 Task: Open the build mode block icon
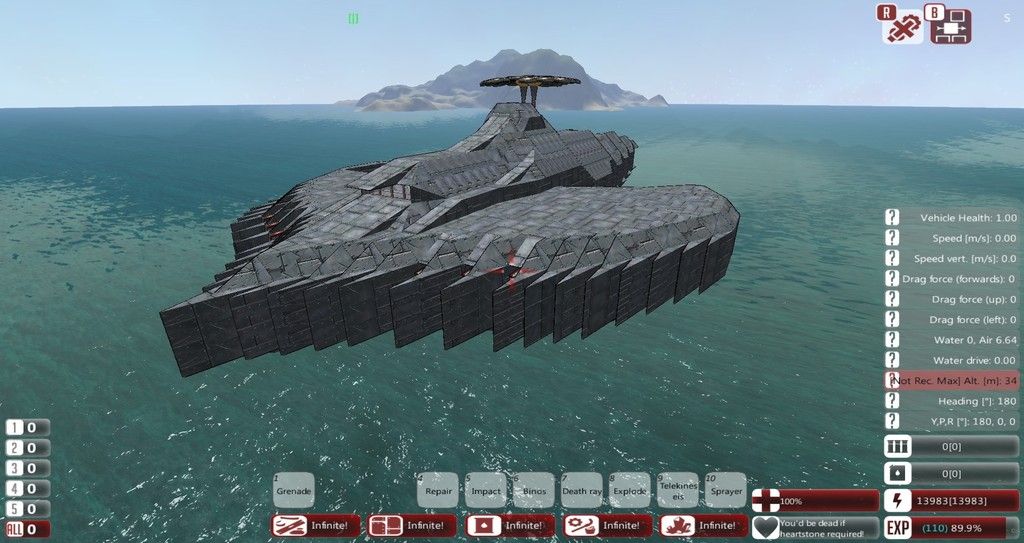pos(951,27)
